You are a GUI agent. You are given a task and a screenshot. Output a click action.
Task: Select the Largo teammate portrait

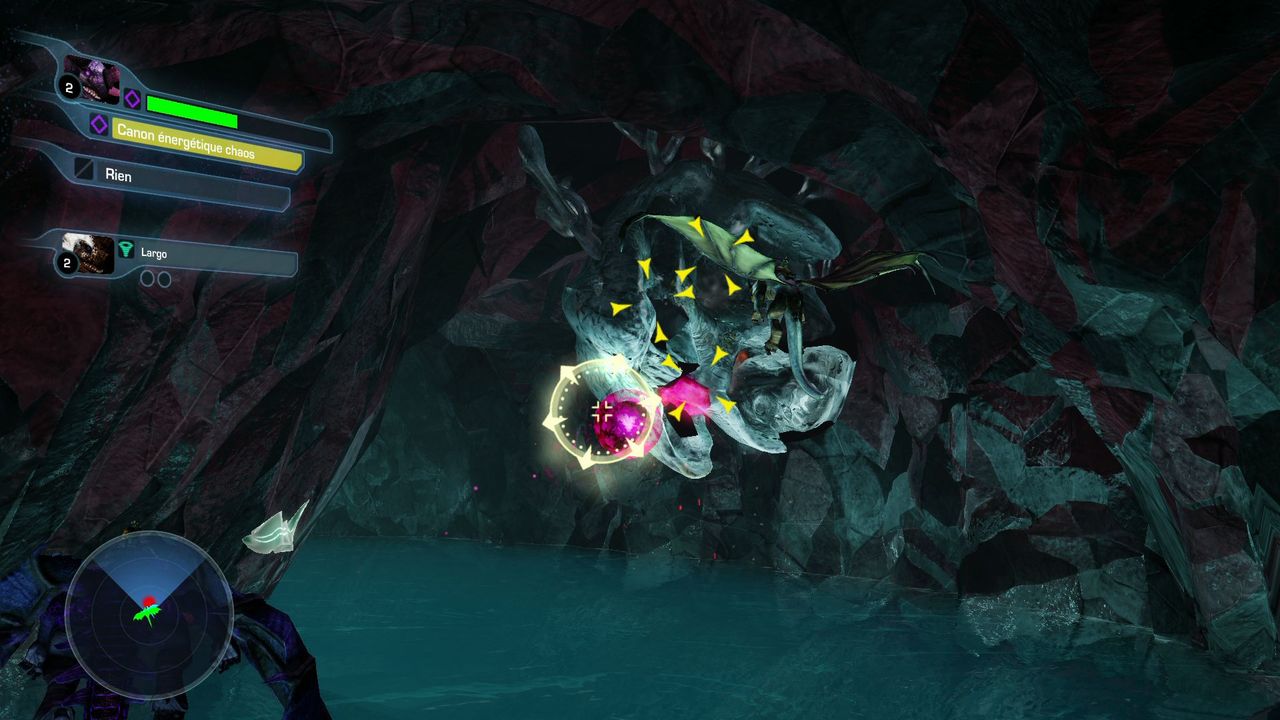87,252
